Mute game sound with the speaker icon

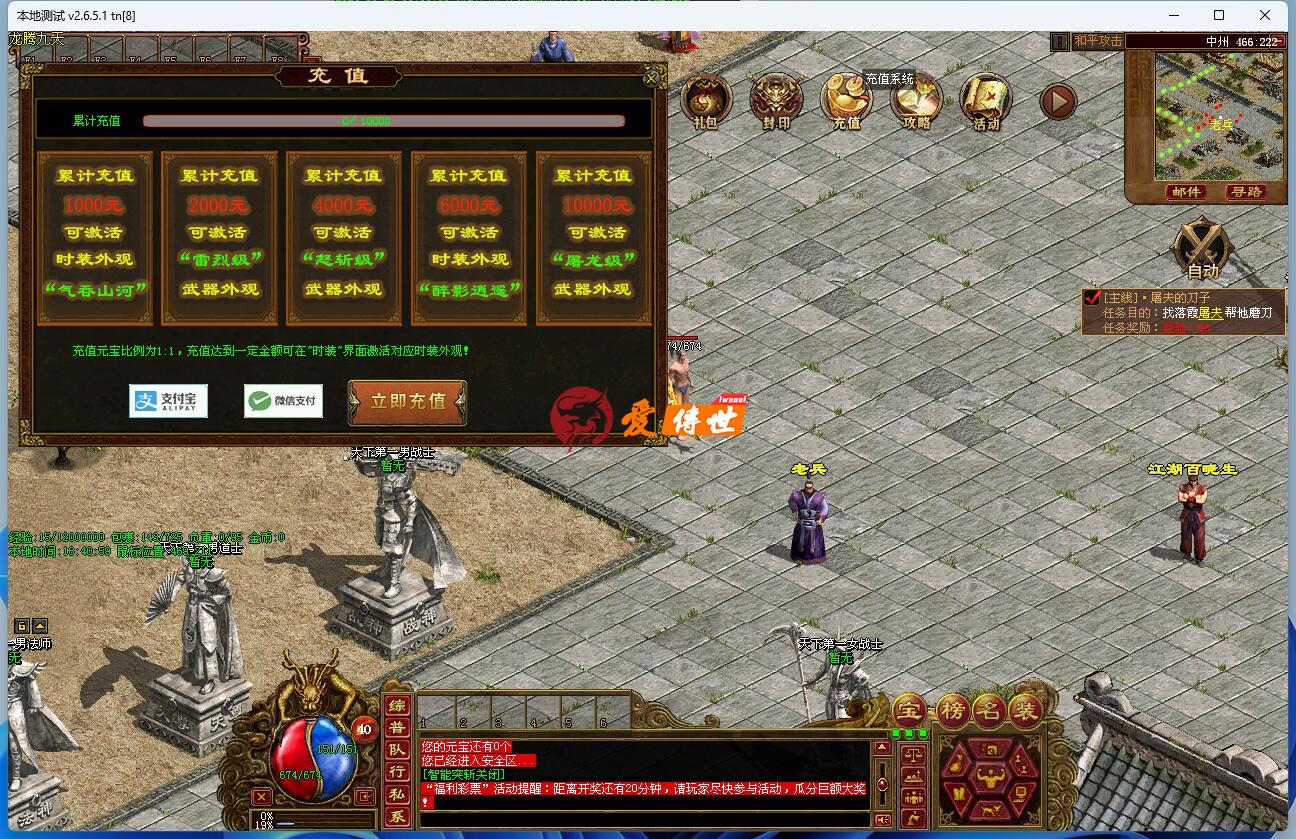pos(882,820)
